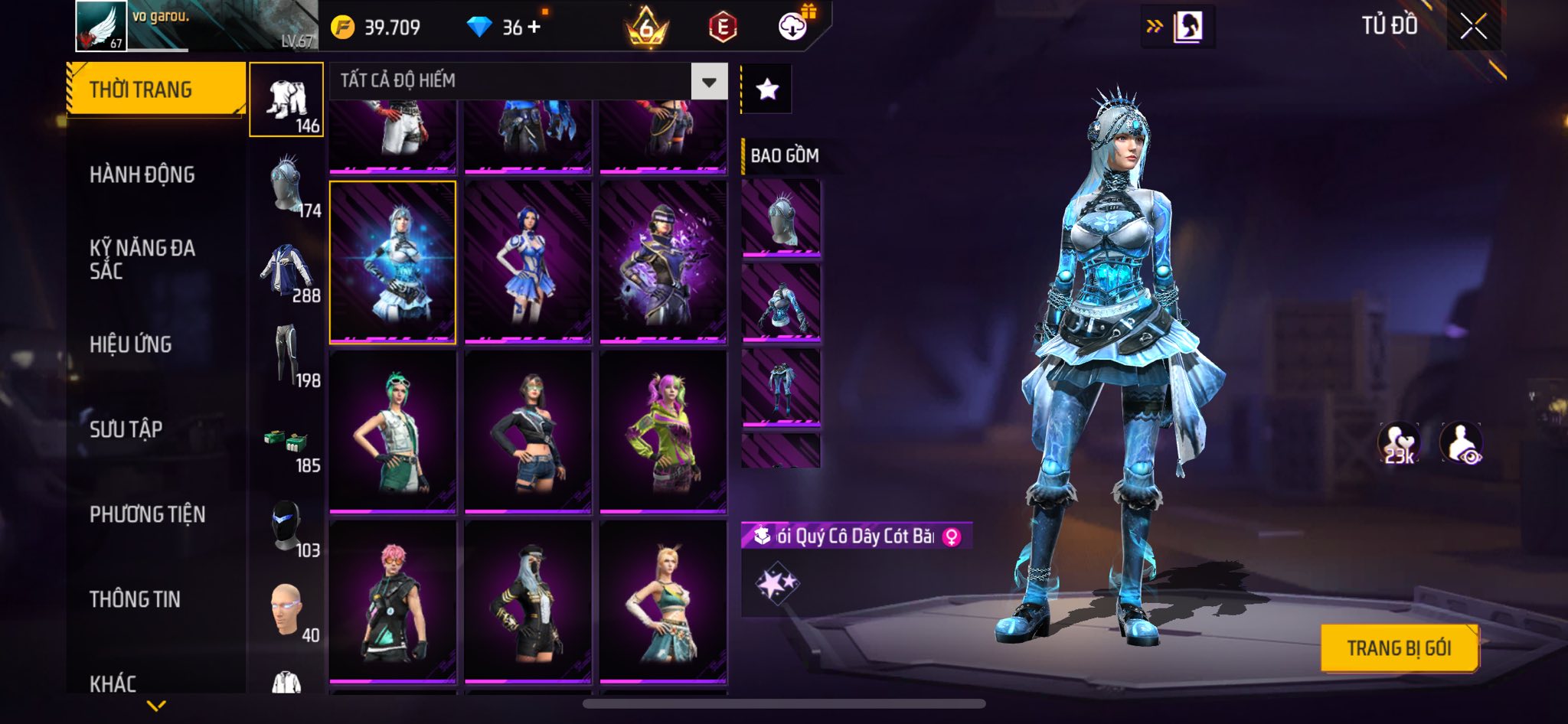This screenshot has width=1568, height=724.
Task: Toggle the star favorites filter
Action: 767,90
